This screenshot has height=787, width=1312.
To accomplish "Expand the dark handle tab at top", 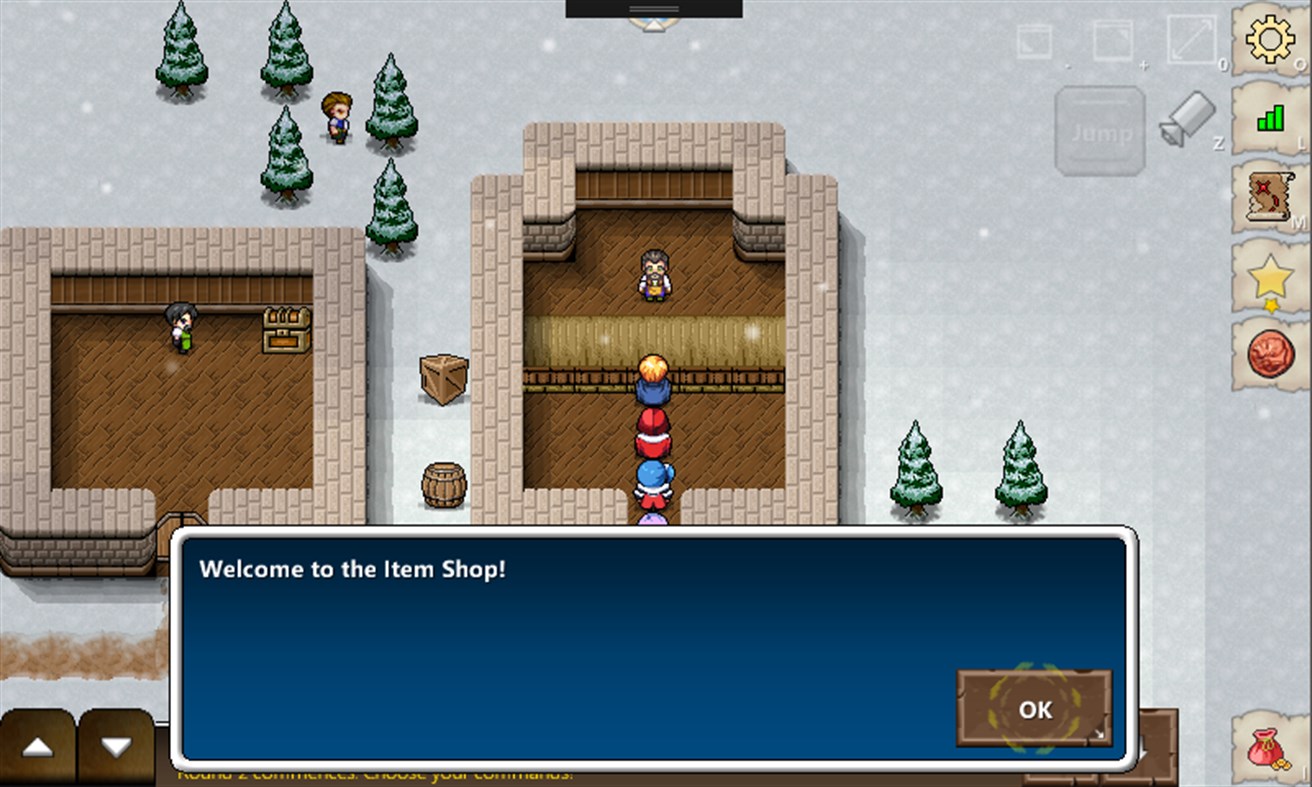I will tap(654, 9).
